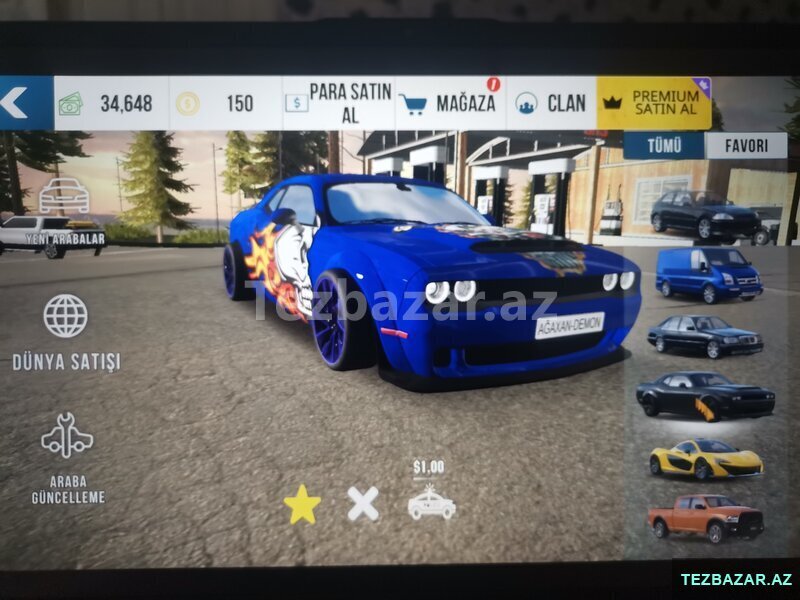Switch to the Favori tab
Screen dimensions: 800x600
746,146
